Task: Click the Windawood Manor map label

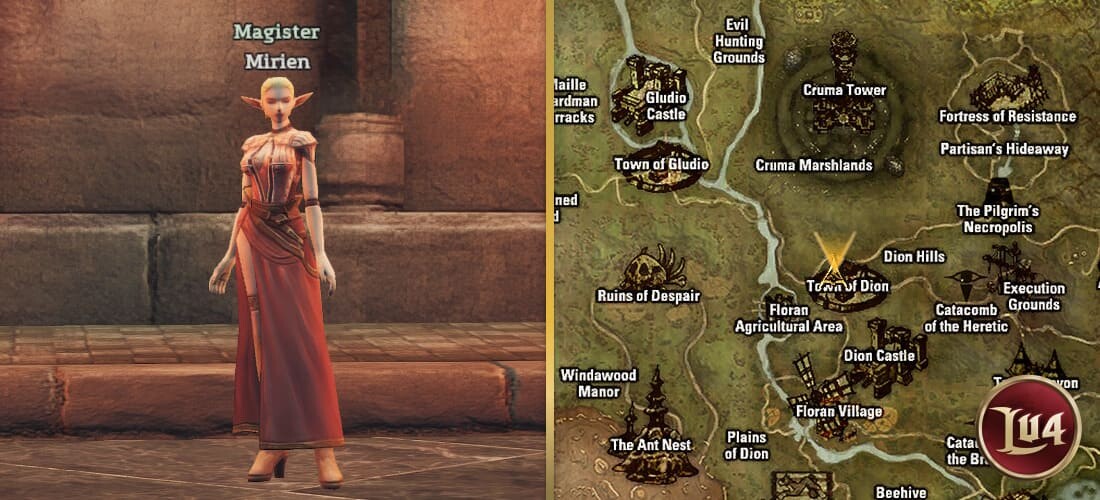Action: (x=598, y=383)
